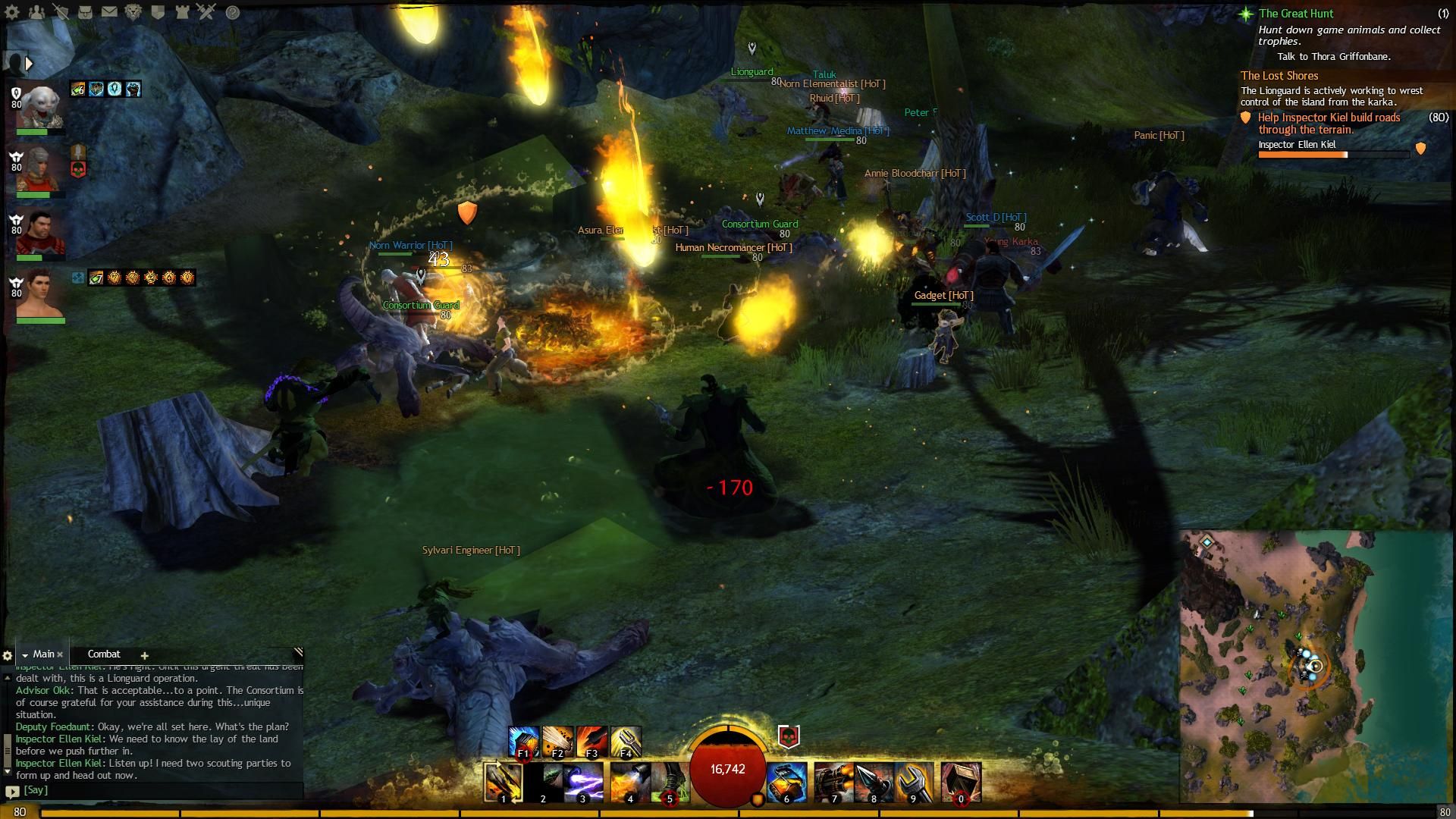Activate the F1 toolbelt skill
The height and width of the screenshot is (819, 1456).
(523, 742)
